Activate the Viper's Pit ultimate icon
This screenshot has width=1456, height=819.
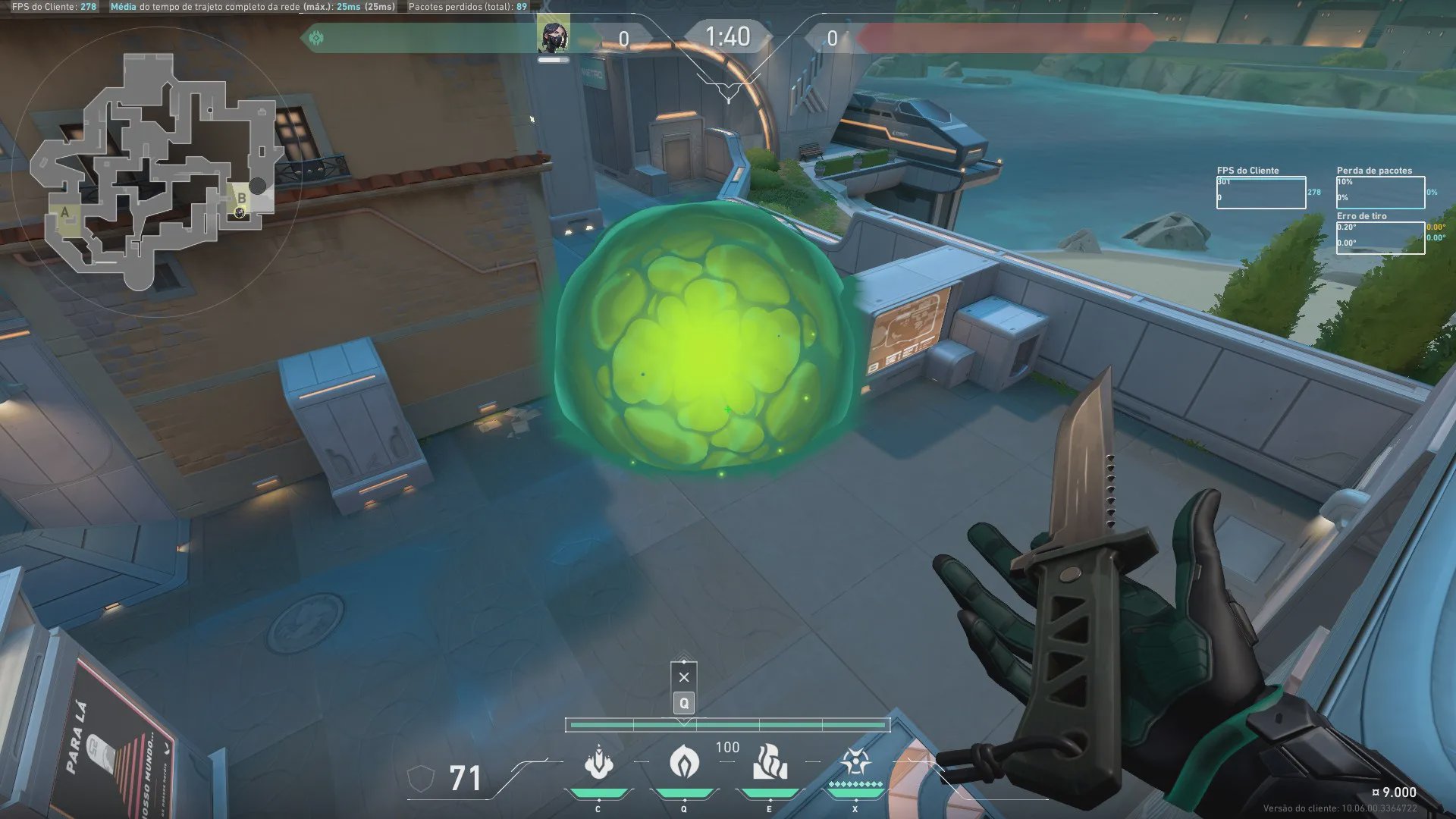[855, 762]
